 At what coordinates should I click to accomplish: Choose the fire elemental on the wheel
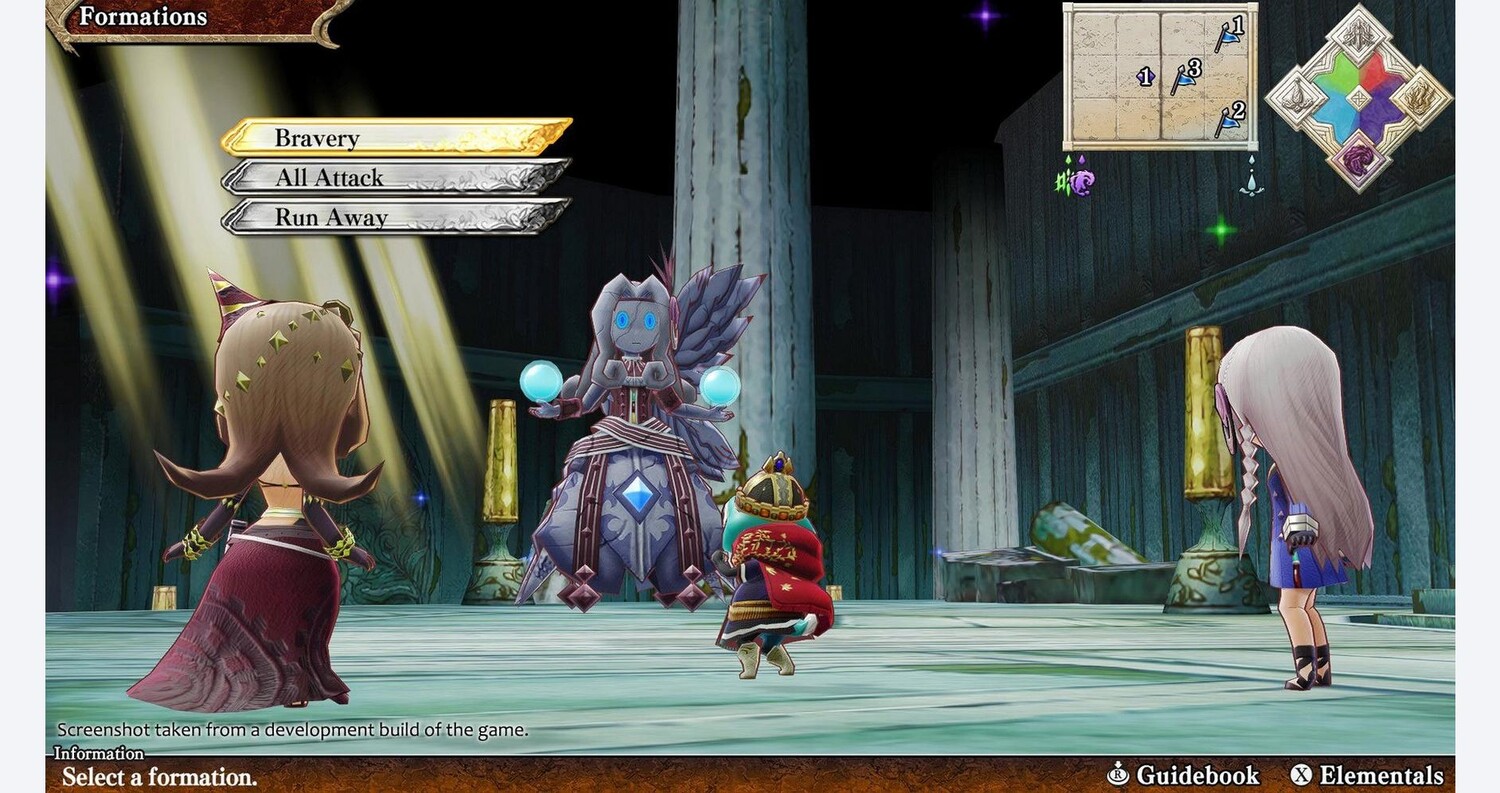pyautogui.click(x=1420, y=98)
